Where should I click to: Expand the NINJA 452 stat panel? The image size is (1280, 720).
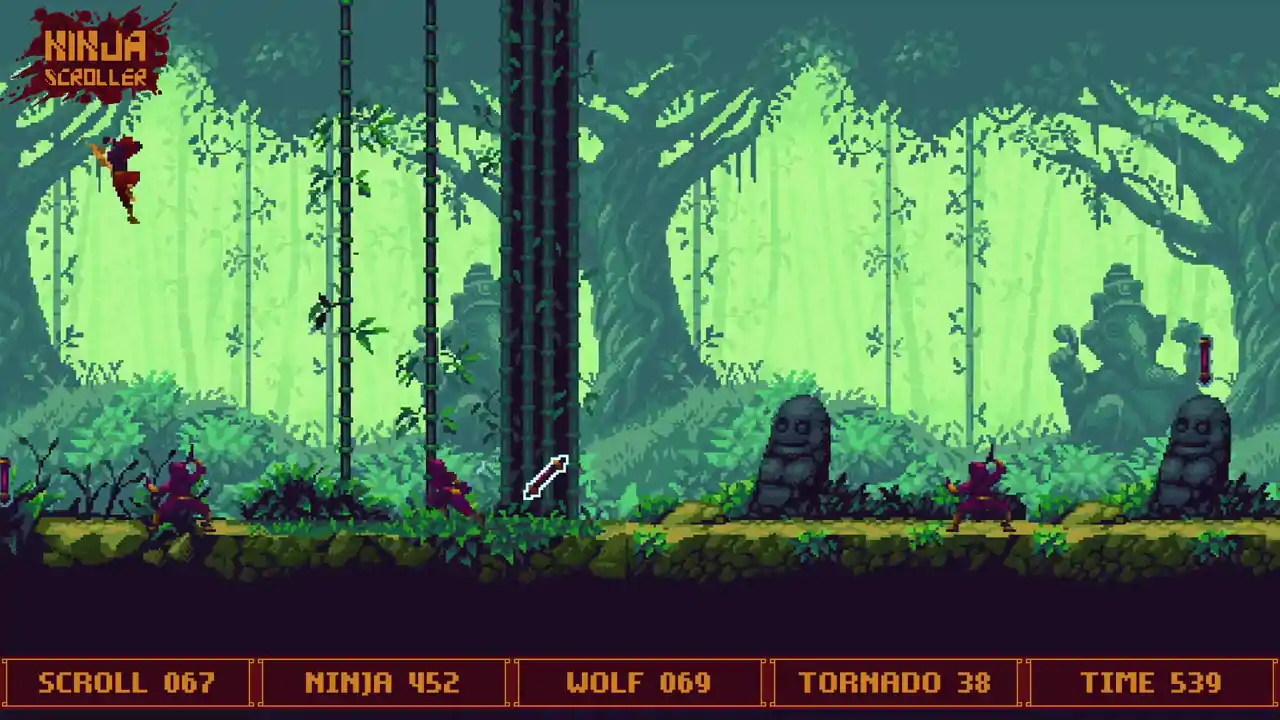pyautogui.click(x=381, y=683)
